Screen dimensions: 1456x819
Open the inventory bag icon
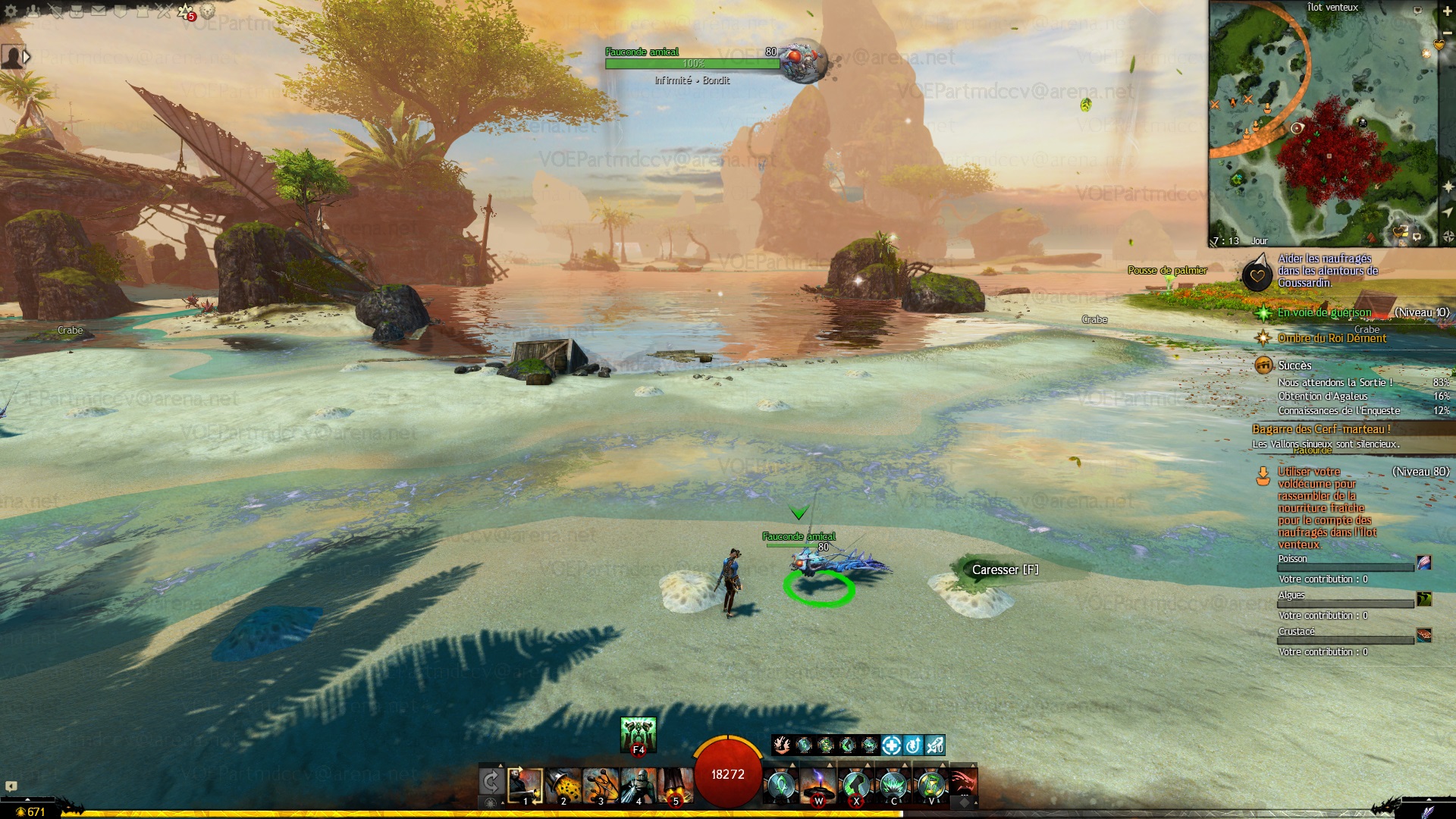[77, 11]
